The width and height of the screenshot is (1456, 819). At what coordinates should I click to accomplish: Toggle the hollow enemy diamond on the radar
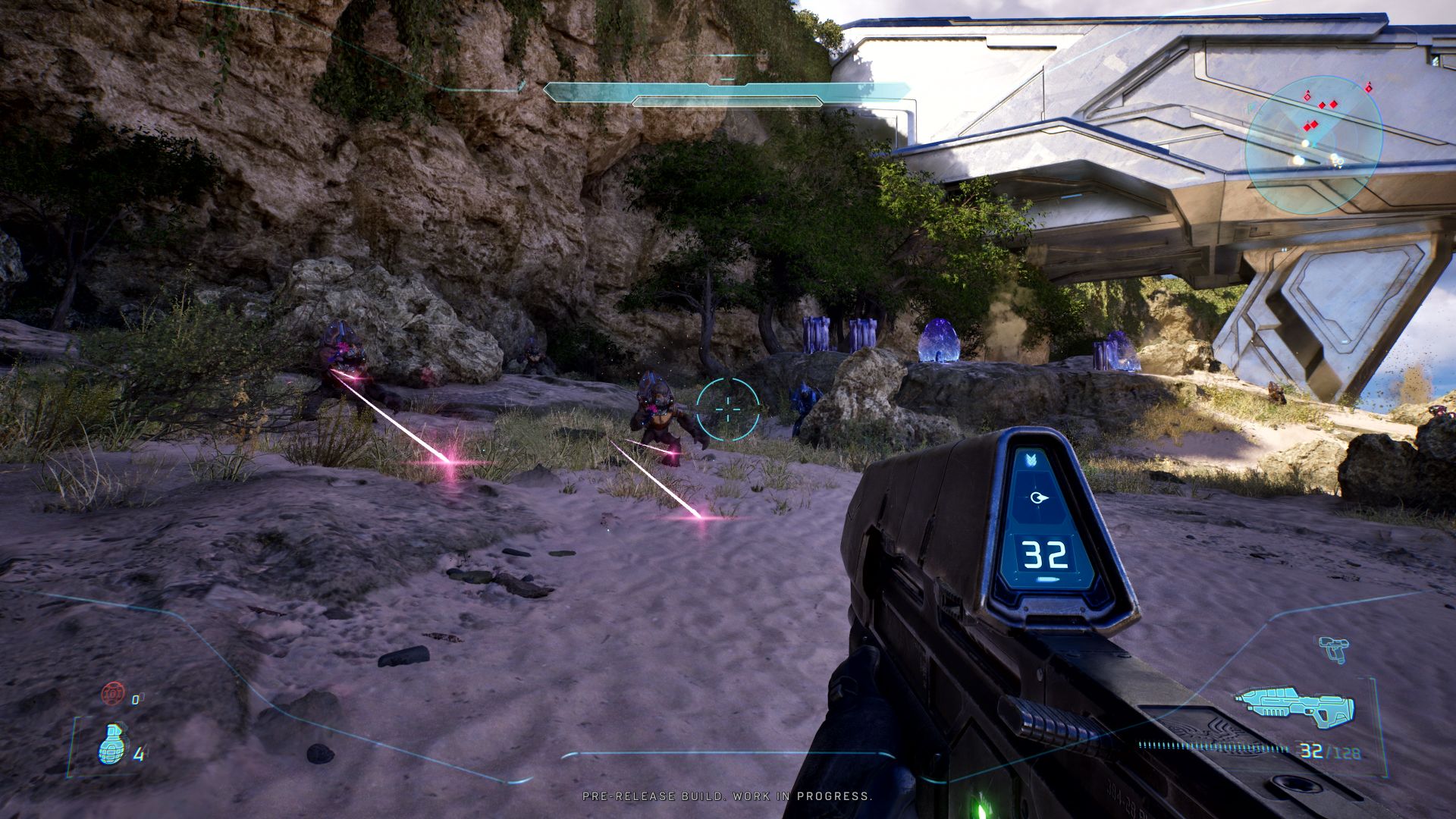click(x=1307, y=98)
